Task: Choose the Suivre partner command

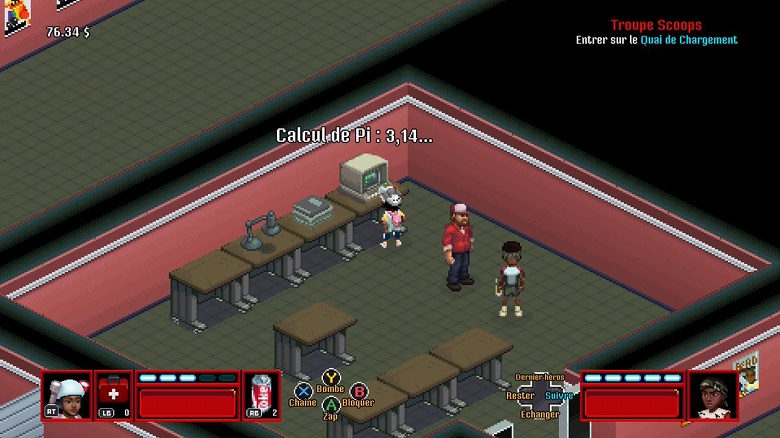Action: [x=560, y=395]
